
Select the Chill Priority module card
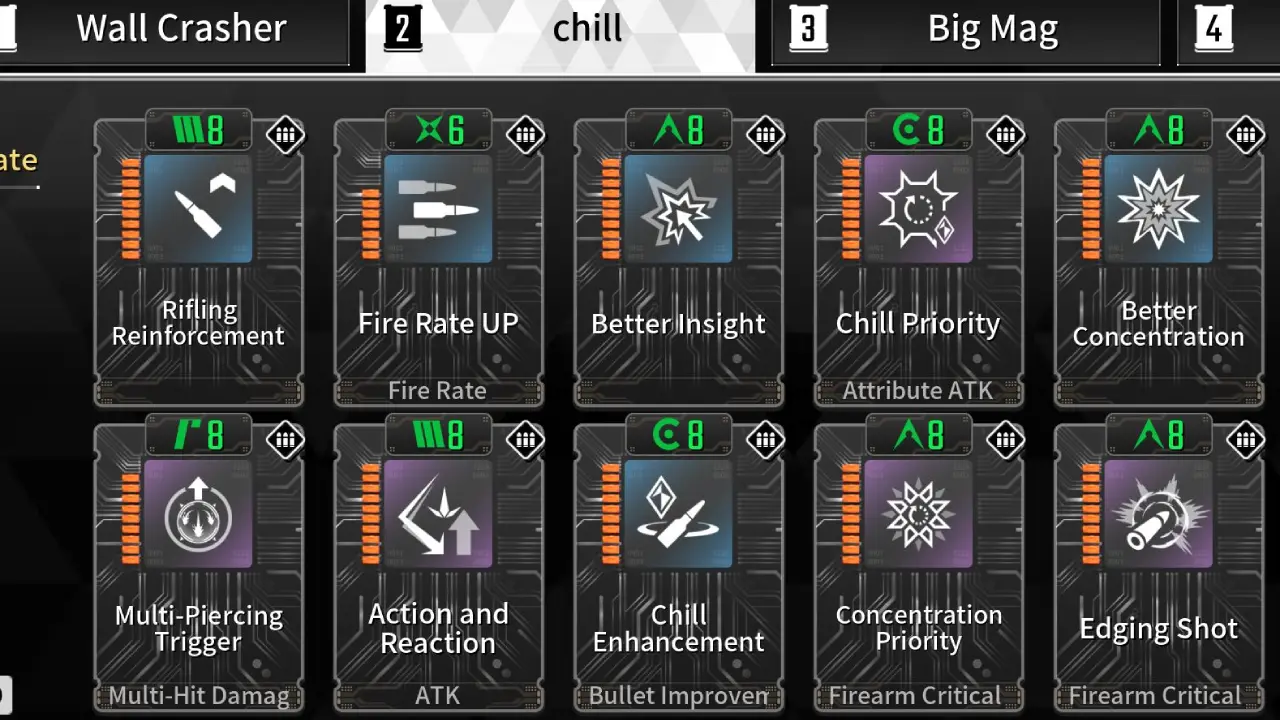tap(918, 260)
